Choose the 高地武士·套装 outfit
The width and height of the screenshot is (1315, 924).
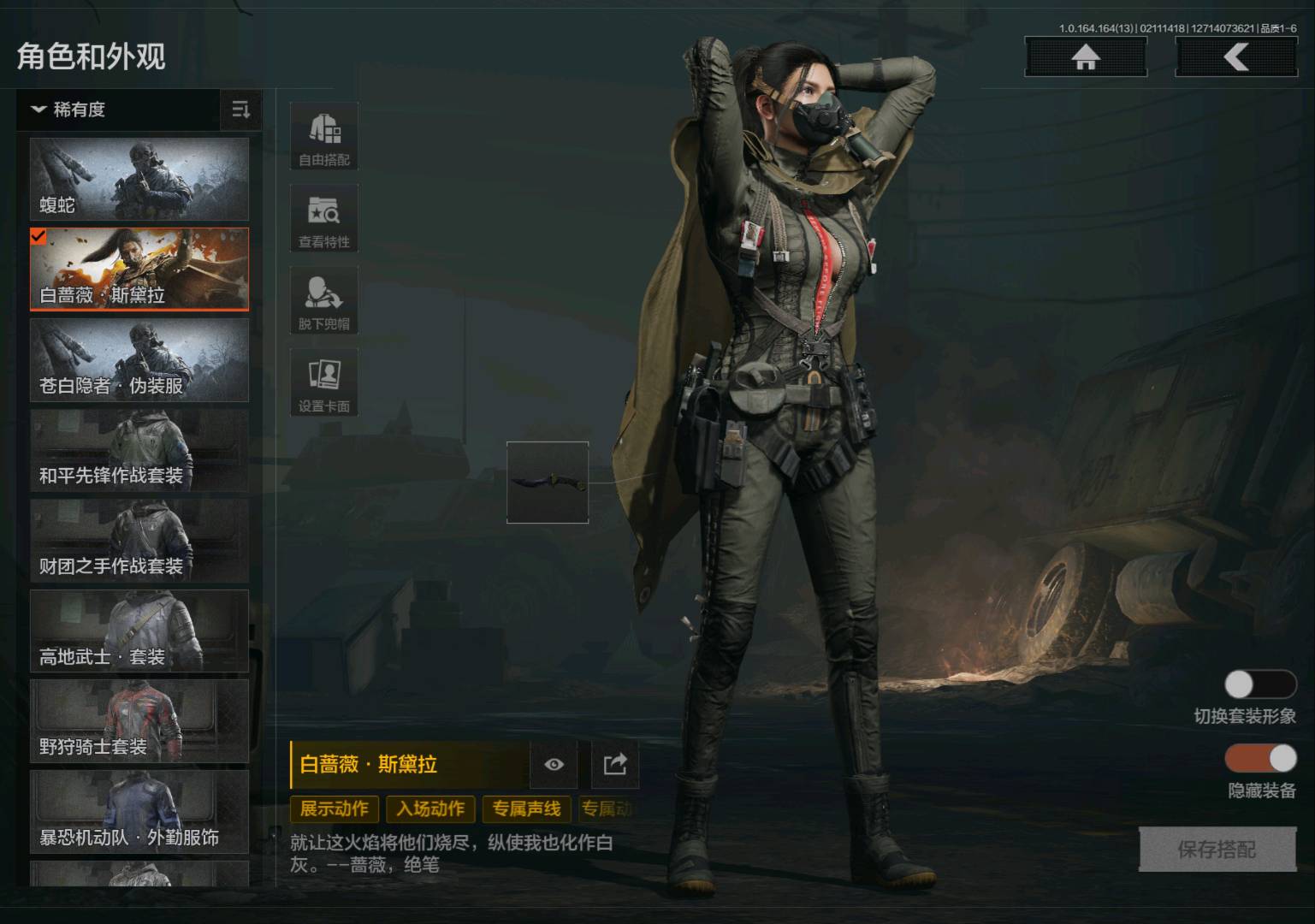139,631
